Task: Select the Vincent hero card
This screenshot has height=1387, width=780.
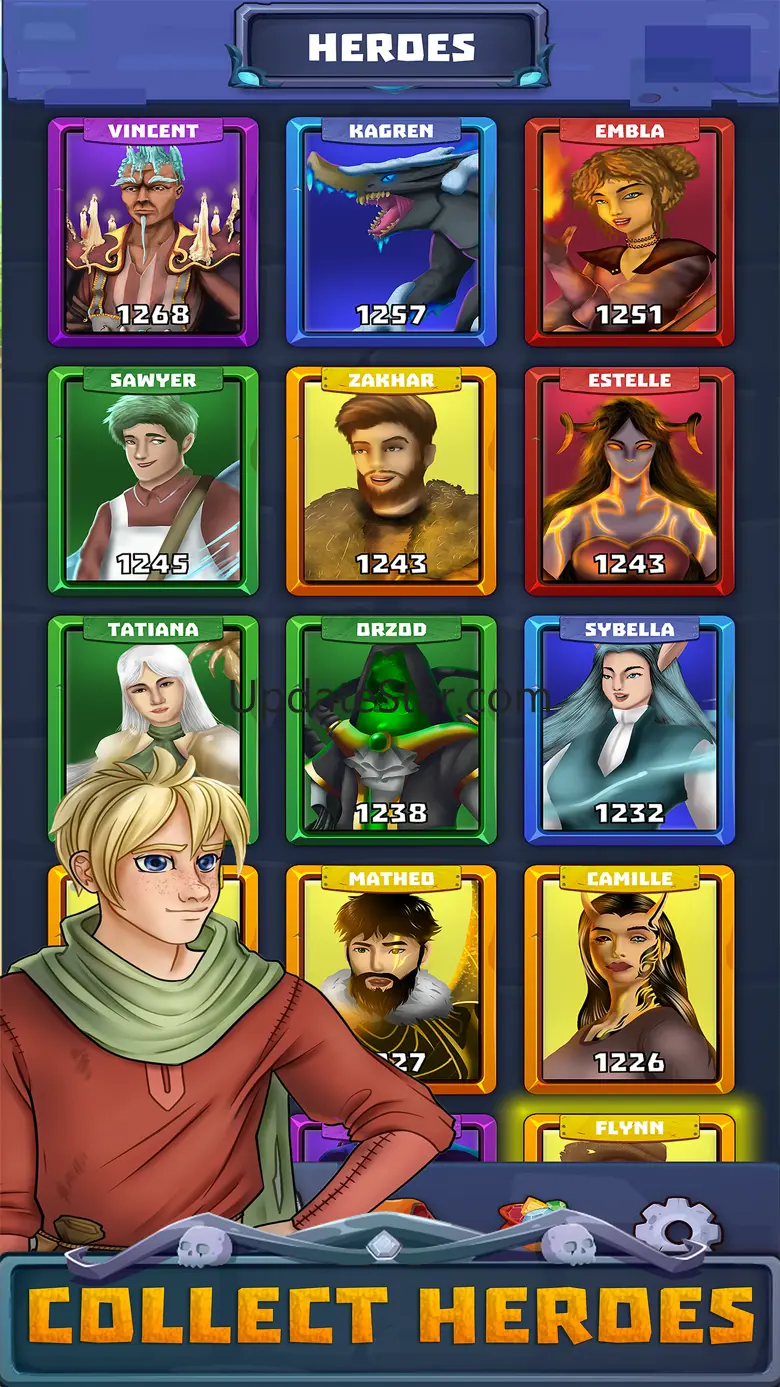Action: (153, 232)
